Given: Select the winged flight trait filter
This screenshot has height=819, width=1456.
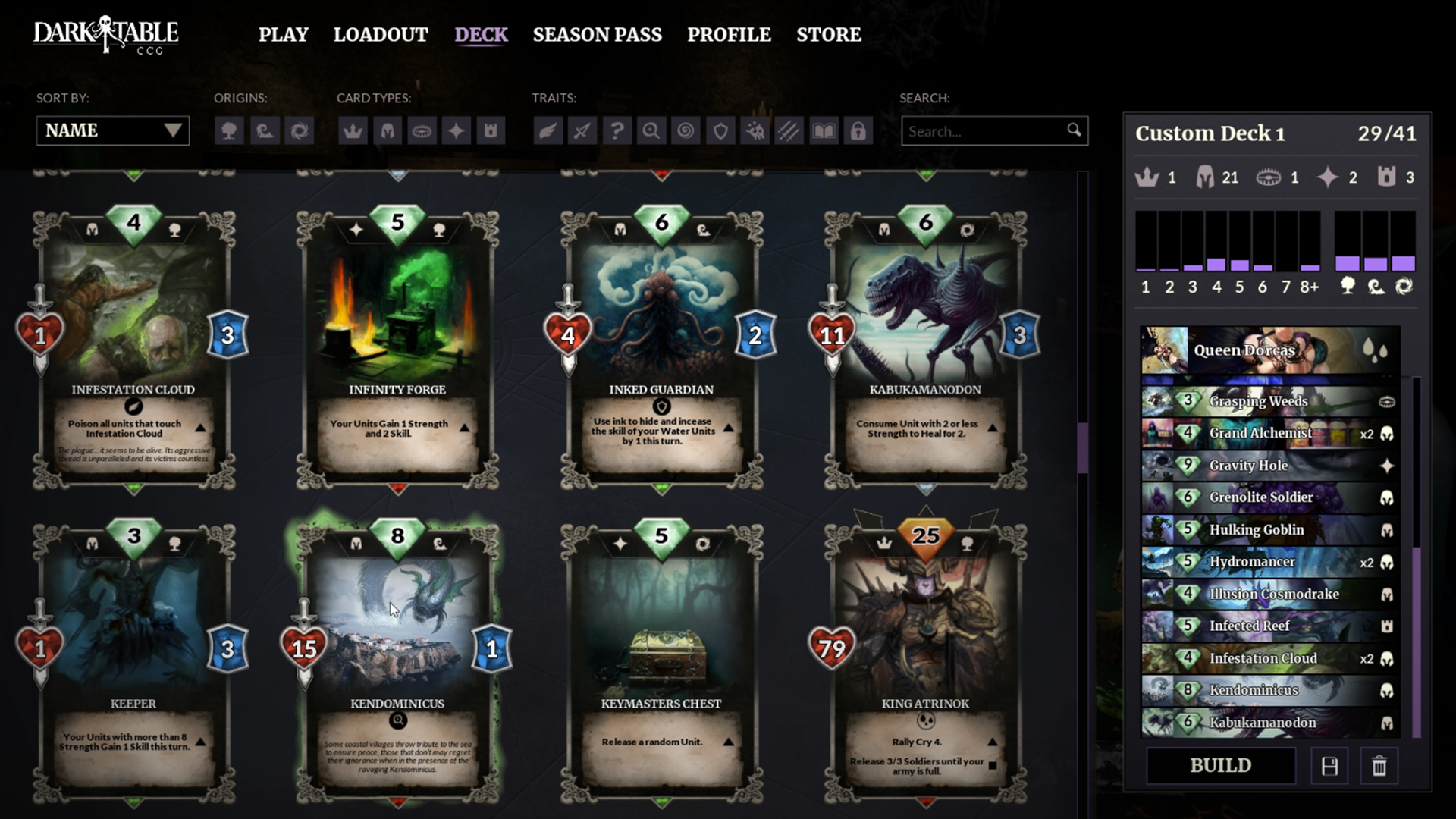Looking at the screenshot, I should pos(548,130).
